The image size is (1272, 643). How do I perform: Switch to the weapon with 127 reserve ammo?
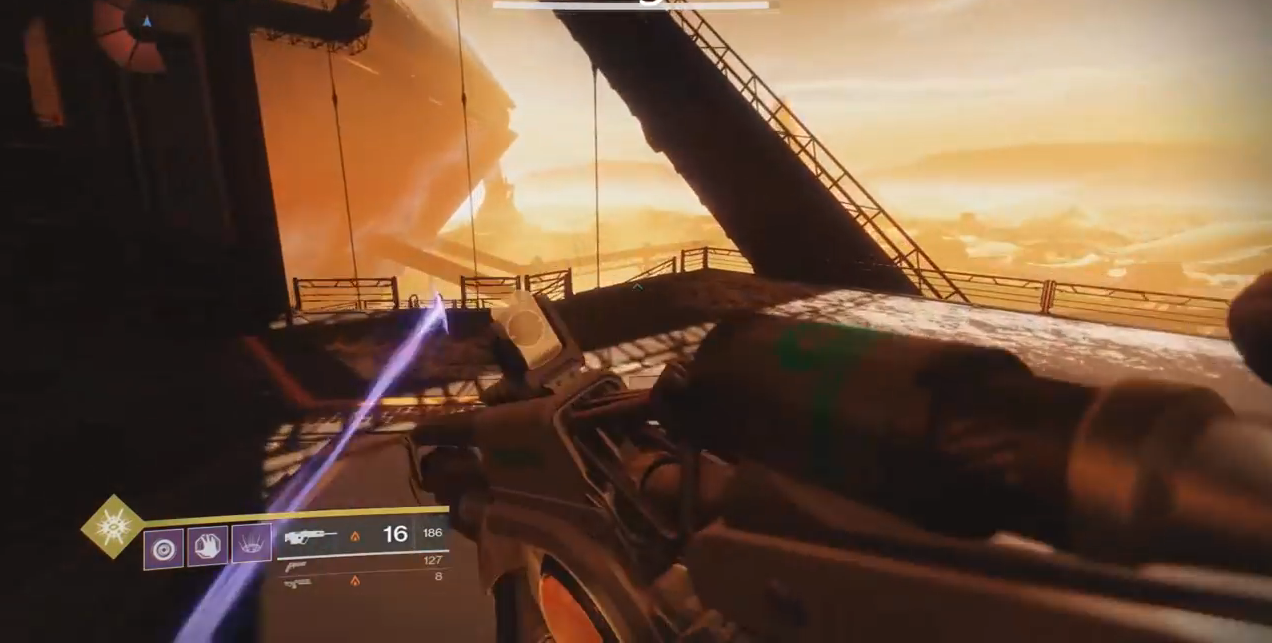296,567
